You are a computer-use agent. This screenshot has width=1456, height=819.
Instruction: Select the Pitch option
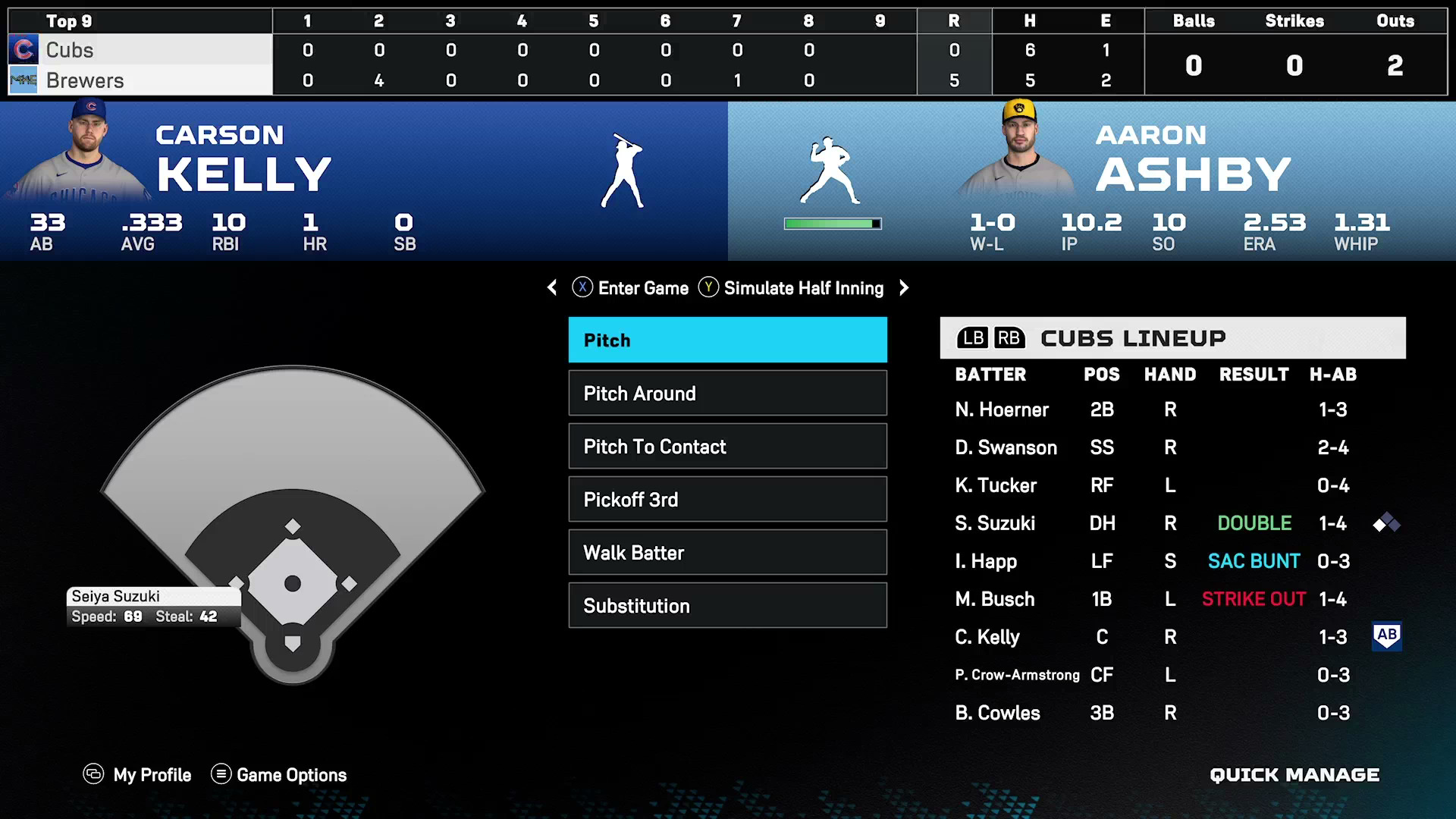(727, 340)
